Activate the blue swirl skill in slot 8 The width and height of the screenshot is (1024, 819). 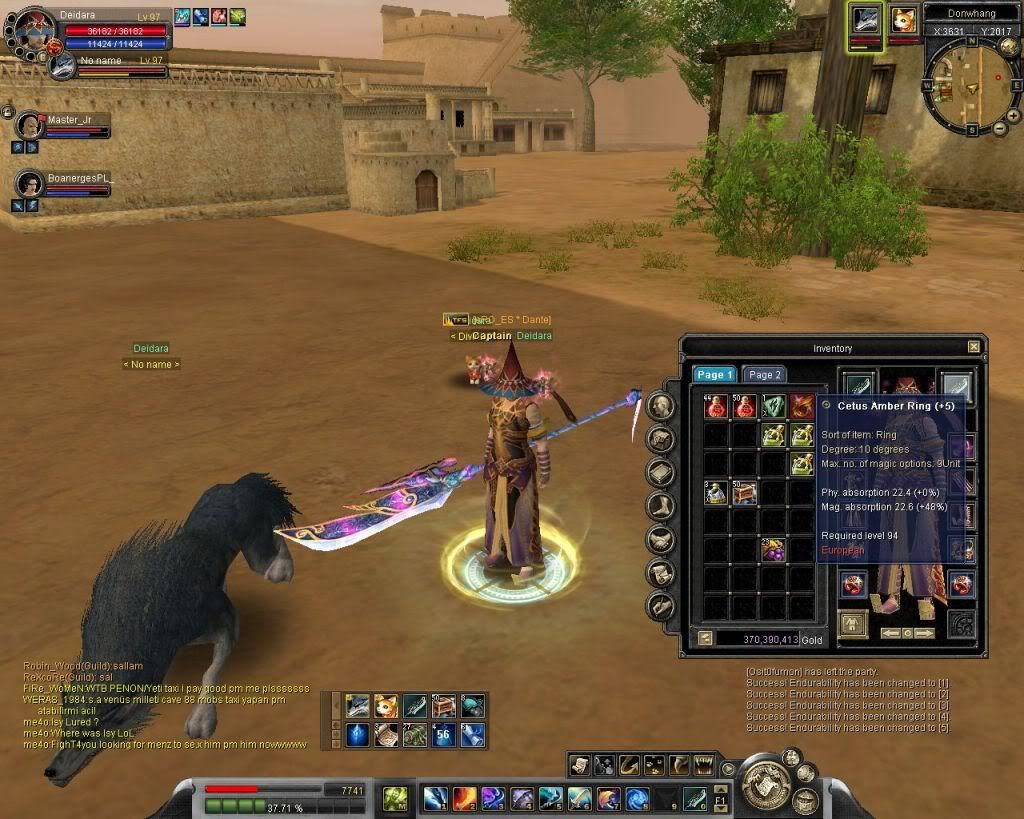pyautogui.click(x=638, y=798)
